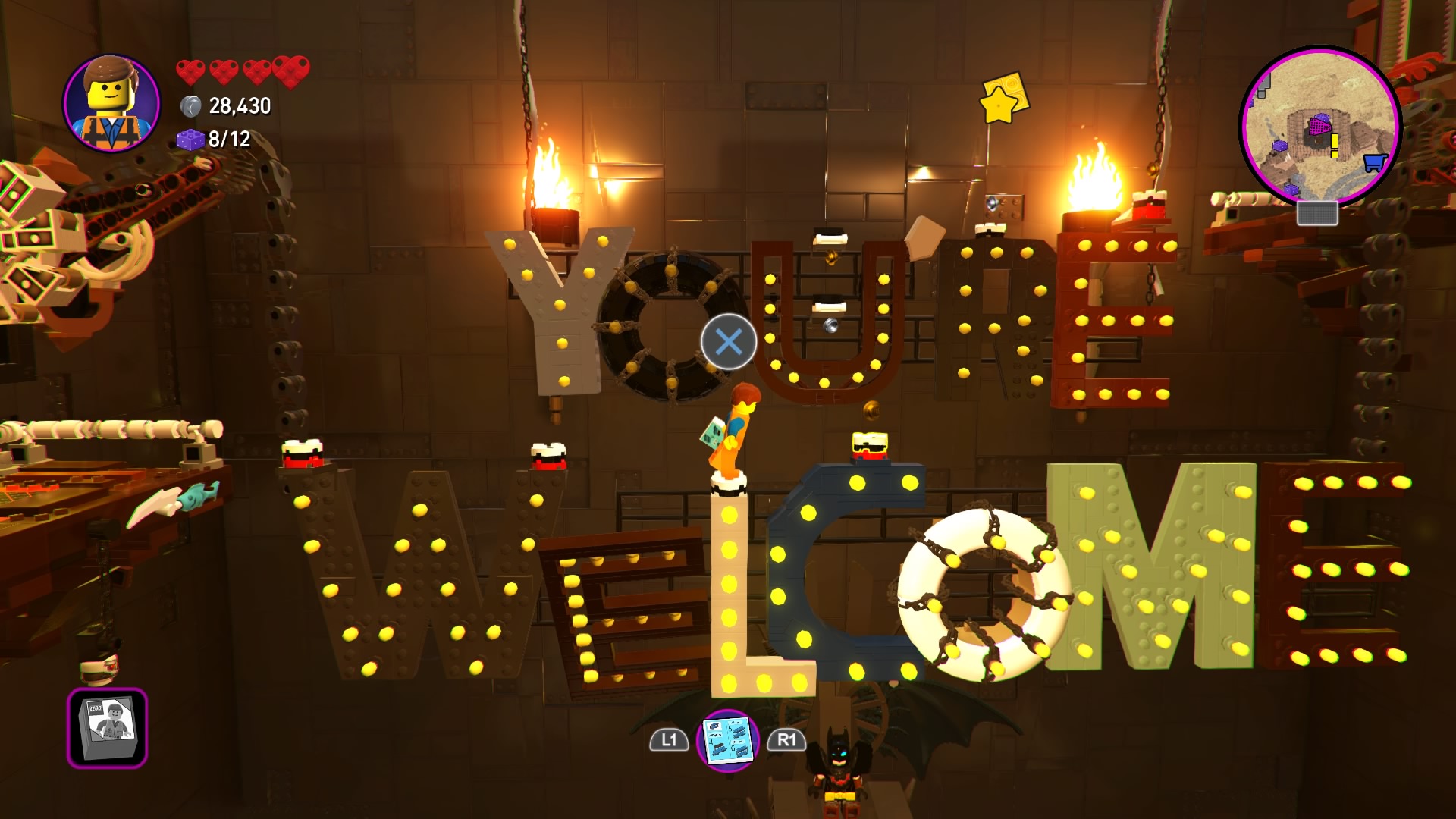
Task: Click Emmet's character portrait
Action: [x=112, y=103]
